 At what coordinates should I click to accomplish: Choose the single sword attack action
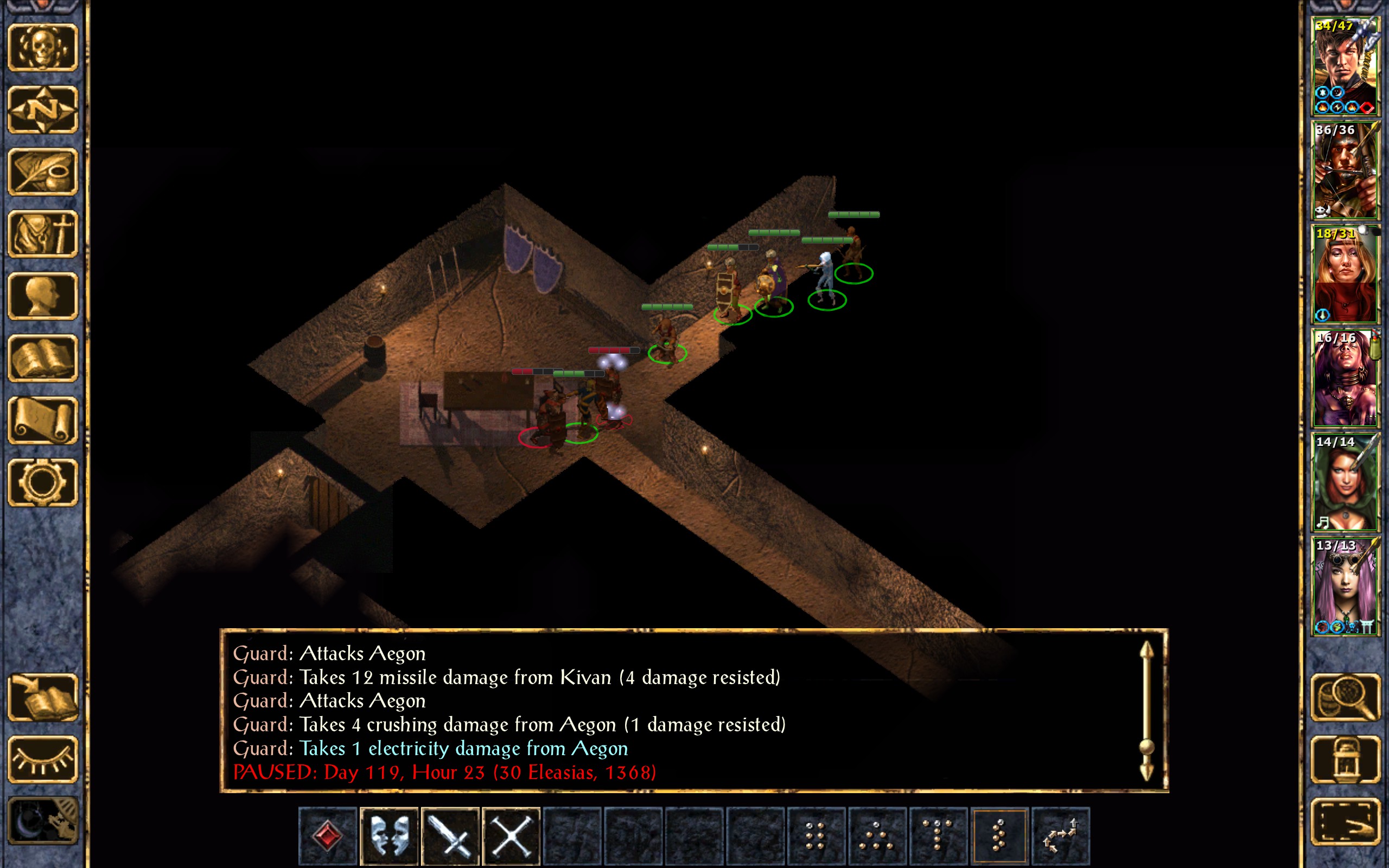click(450, 835)
